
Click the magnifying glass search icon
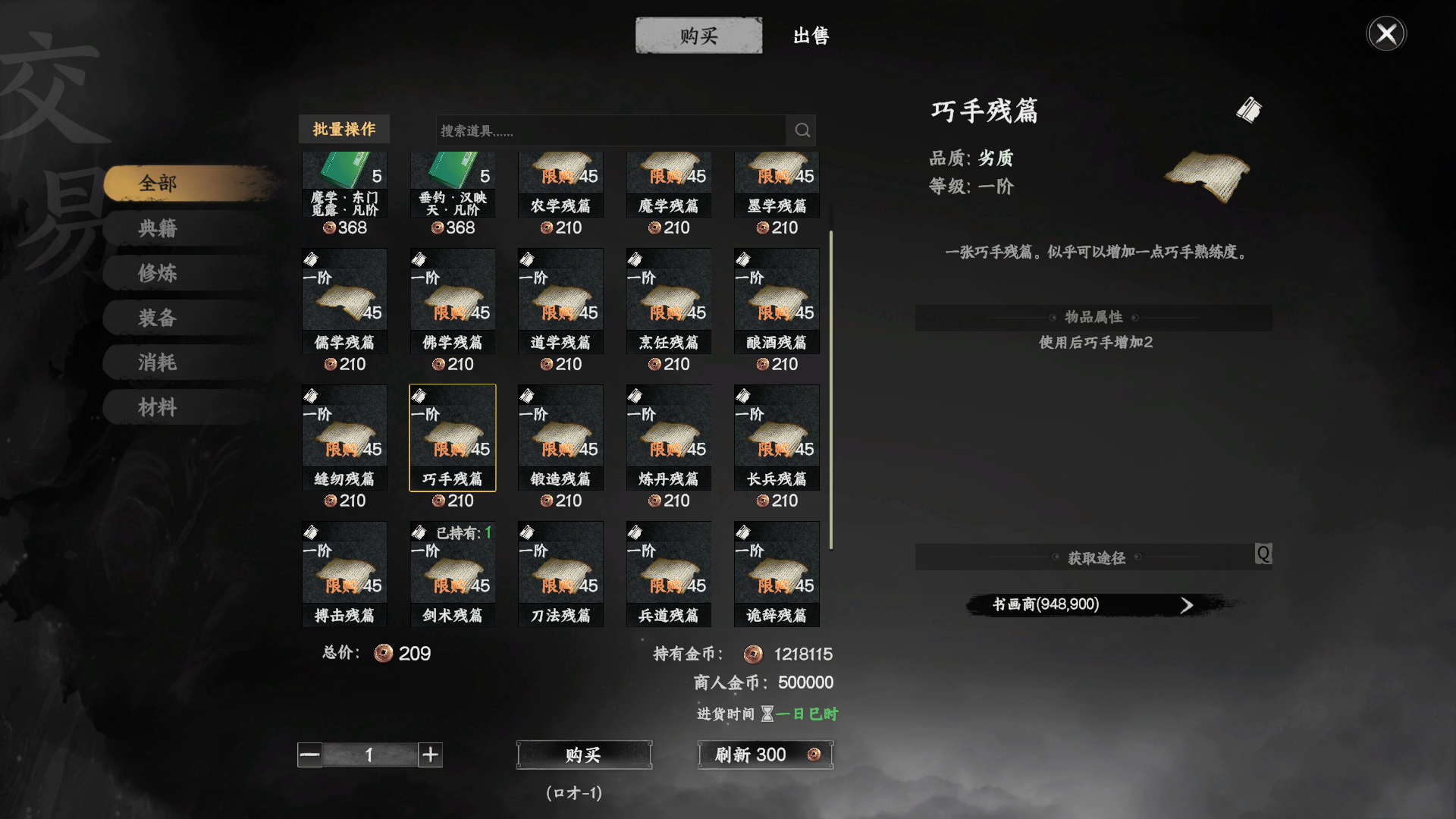pyautogui.click(x=802, y=130)
